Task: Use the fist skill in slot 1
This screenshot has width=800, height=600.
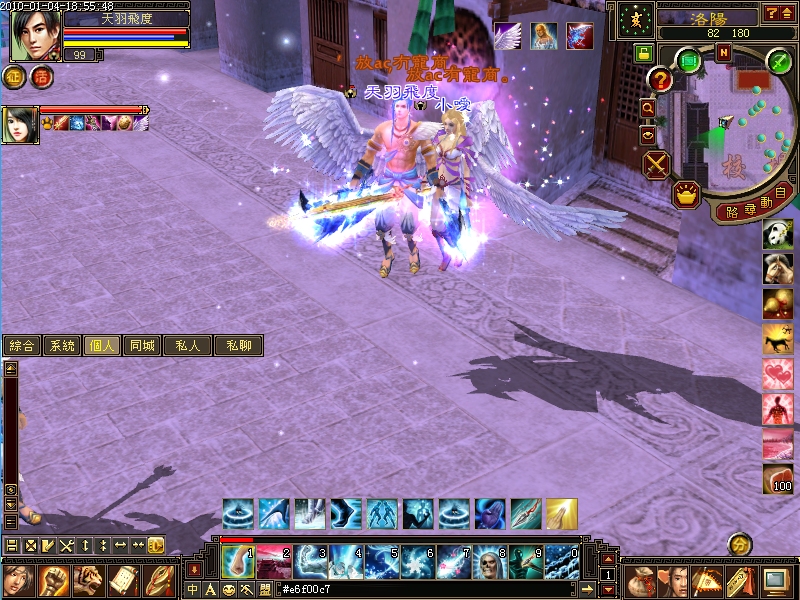Action: point(234,562)
